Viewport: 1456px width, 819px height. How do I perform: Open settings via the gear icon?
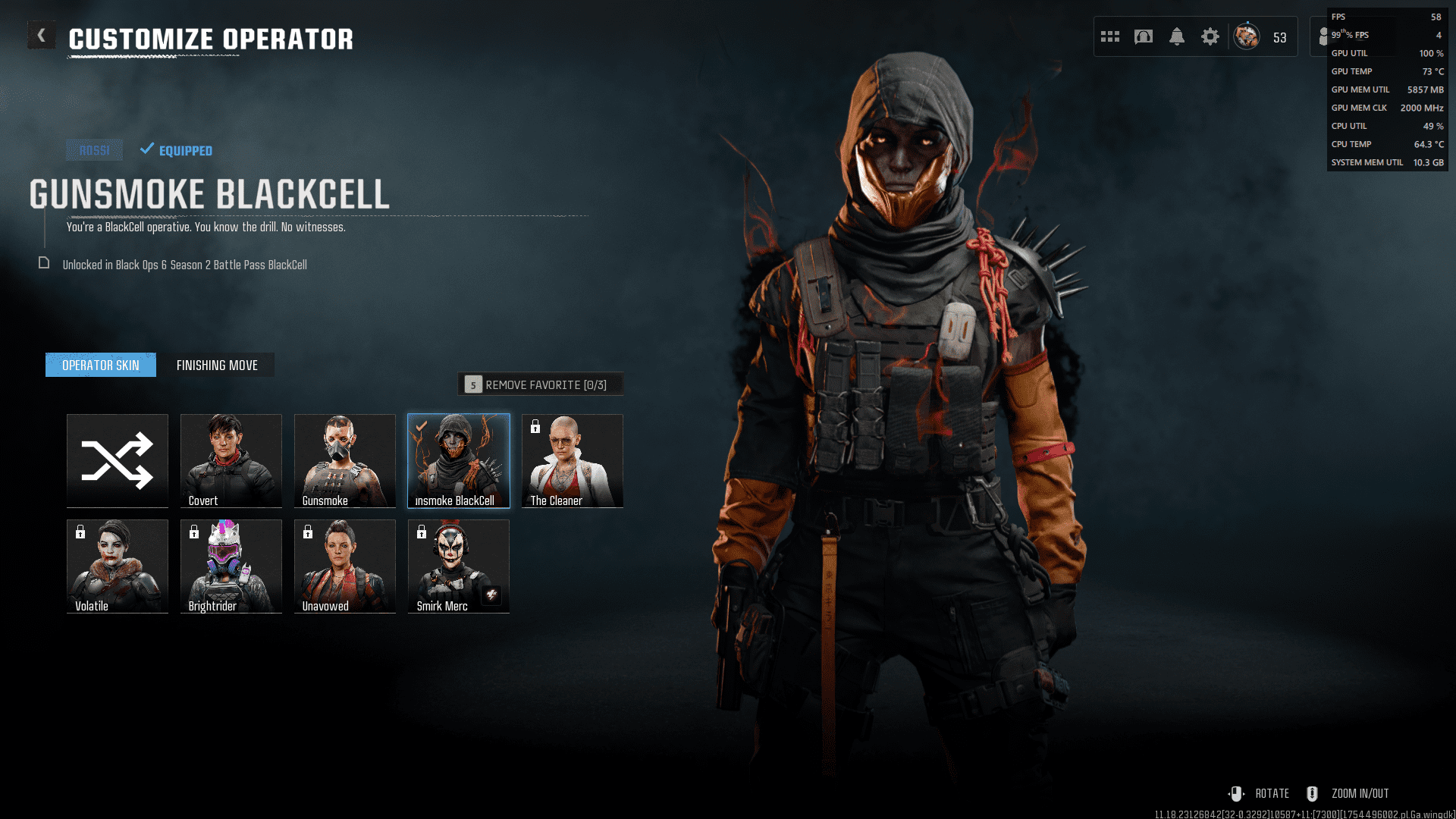click(x=1210, y=36)
